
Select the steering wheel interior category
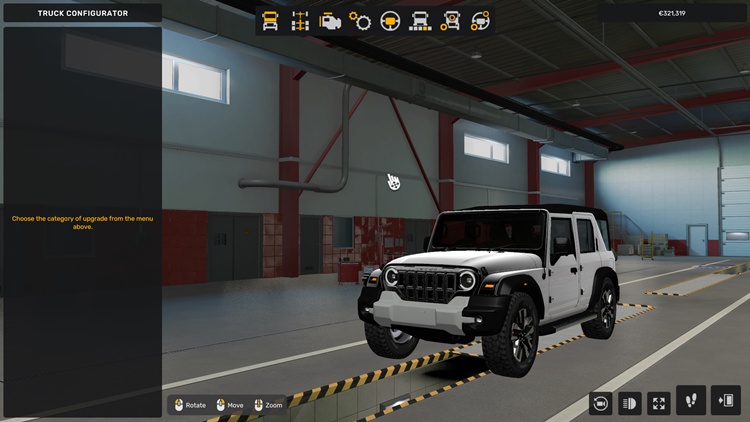click(390, 20)
